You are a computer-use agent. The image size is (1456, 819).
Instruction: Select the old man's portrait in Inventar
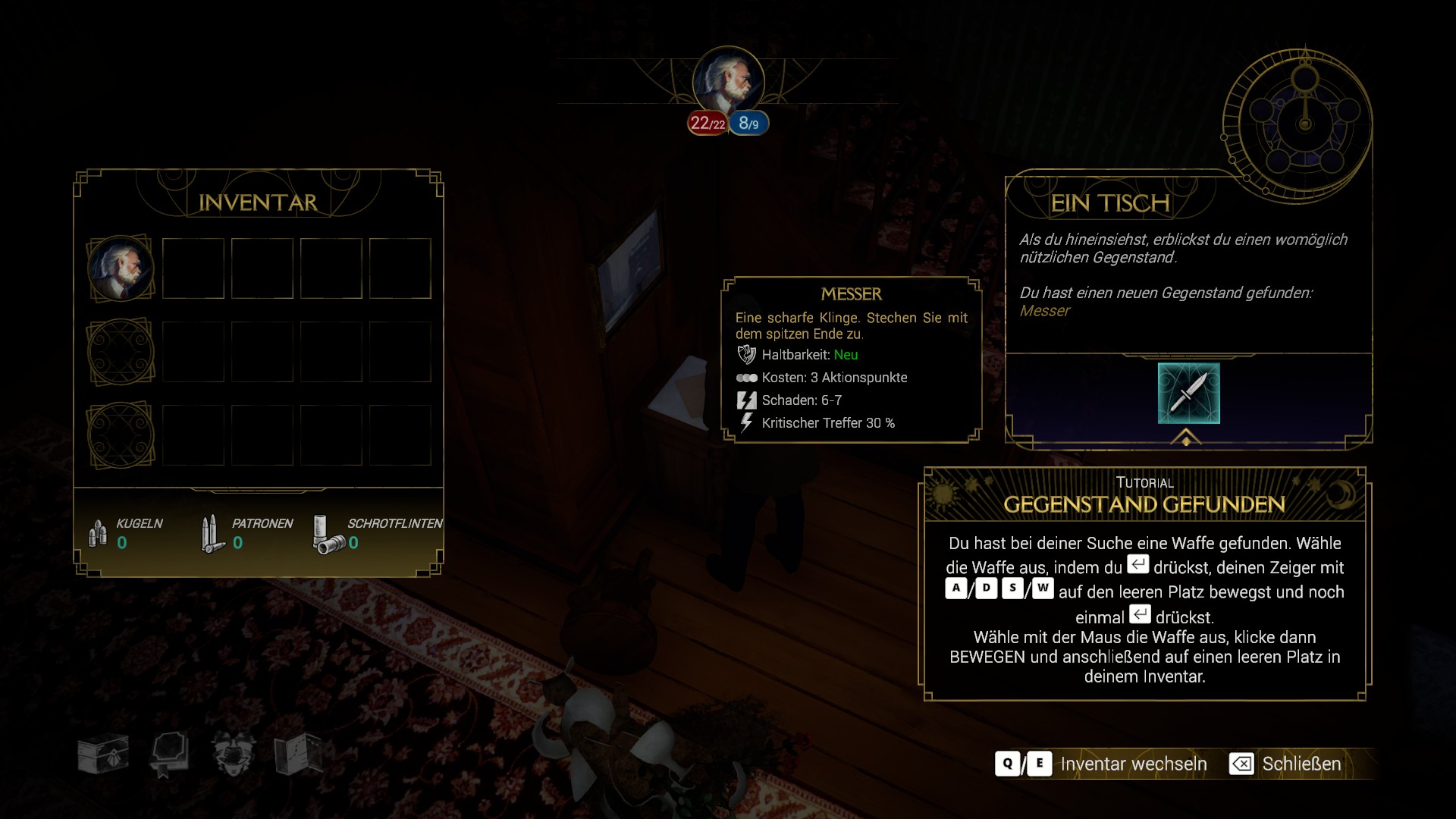click(x=121, y=268)
